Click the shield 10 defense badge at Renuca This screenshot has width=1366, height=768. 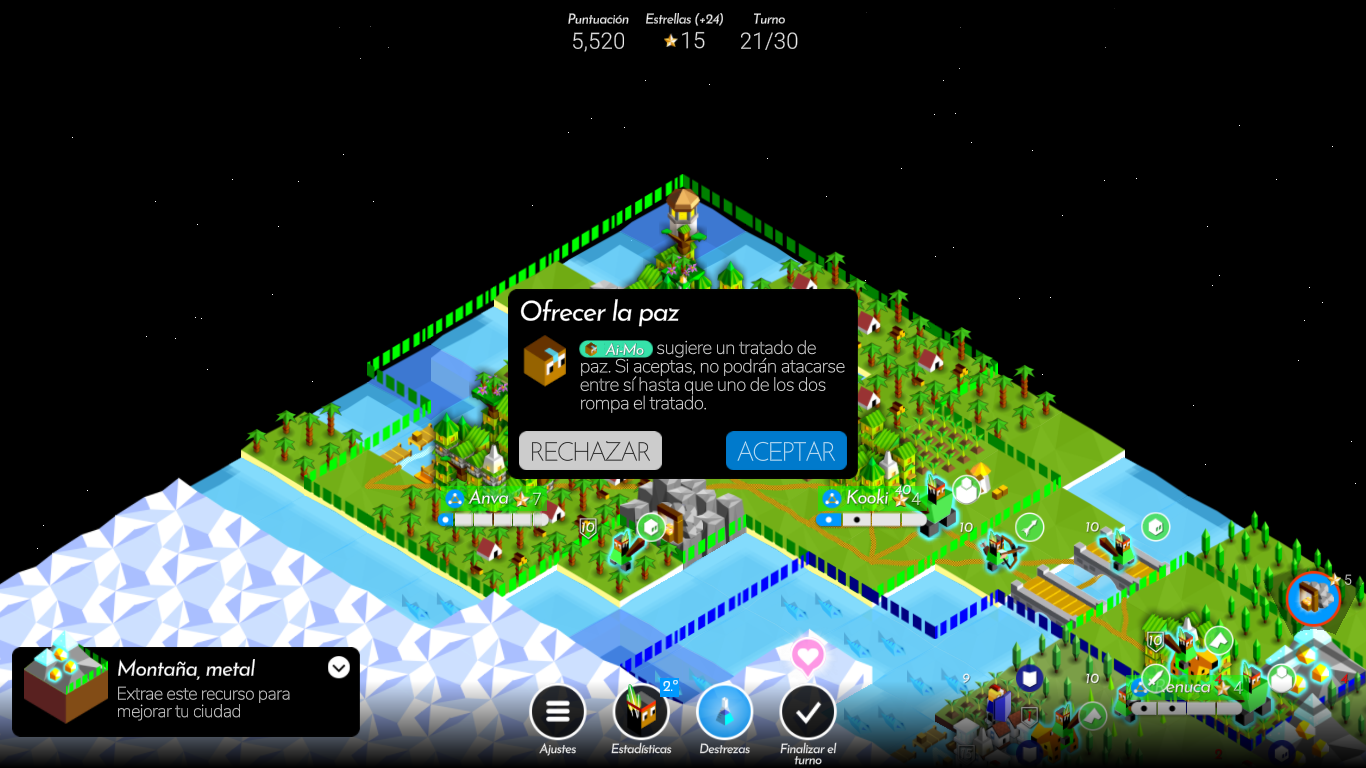(x=1155, y=640)
